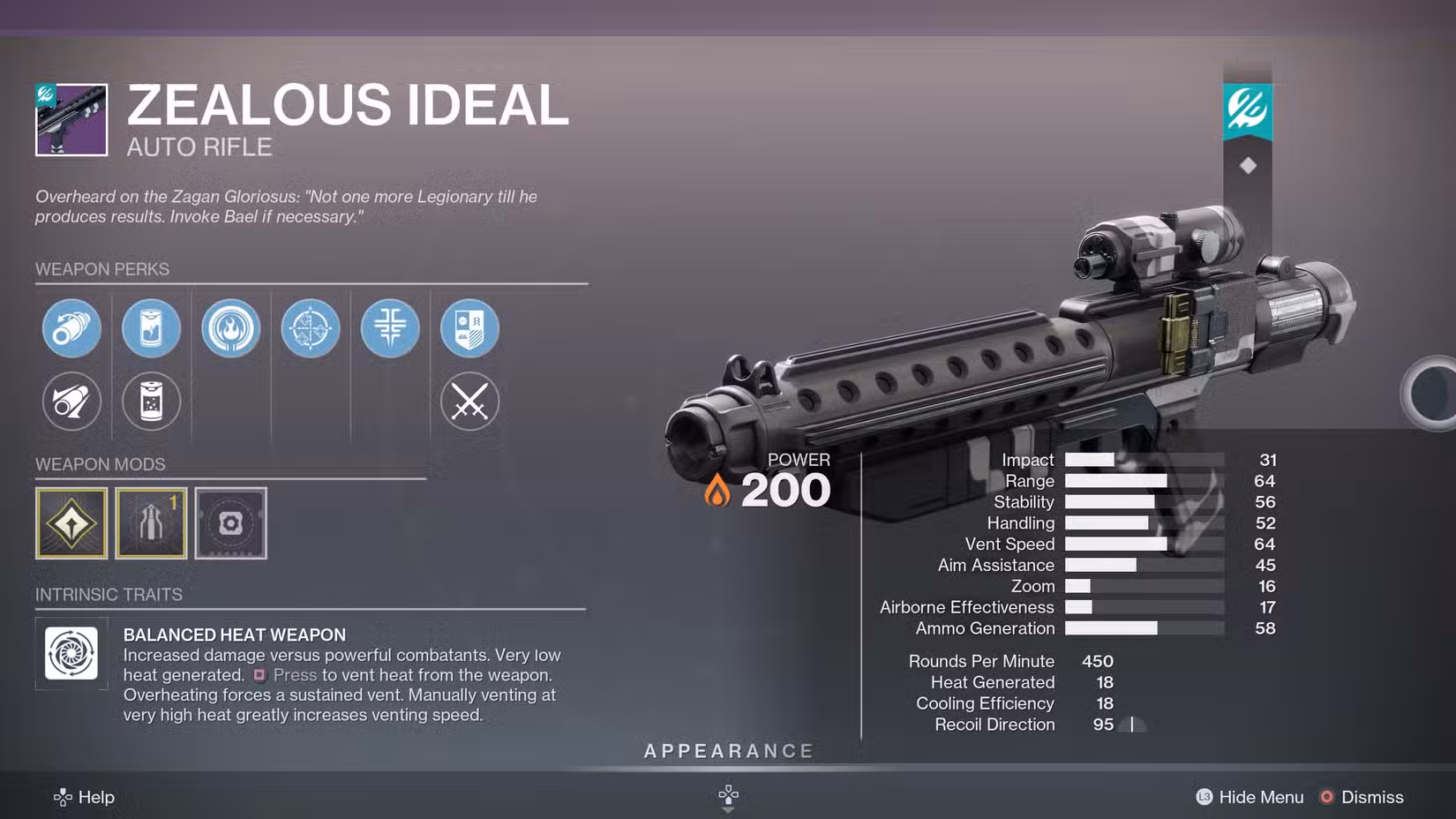
Task: Open the weapon mod slot marked with 1
Action: tap(151, 523)
